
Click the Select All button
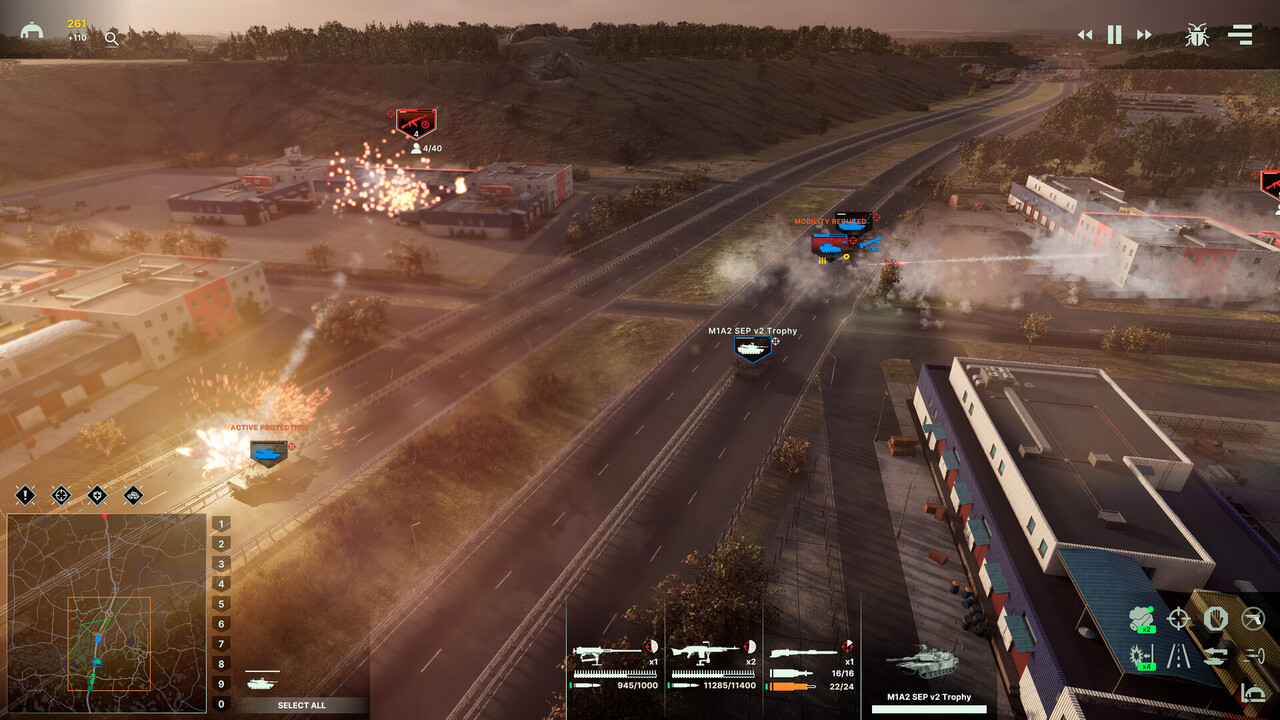301,705
